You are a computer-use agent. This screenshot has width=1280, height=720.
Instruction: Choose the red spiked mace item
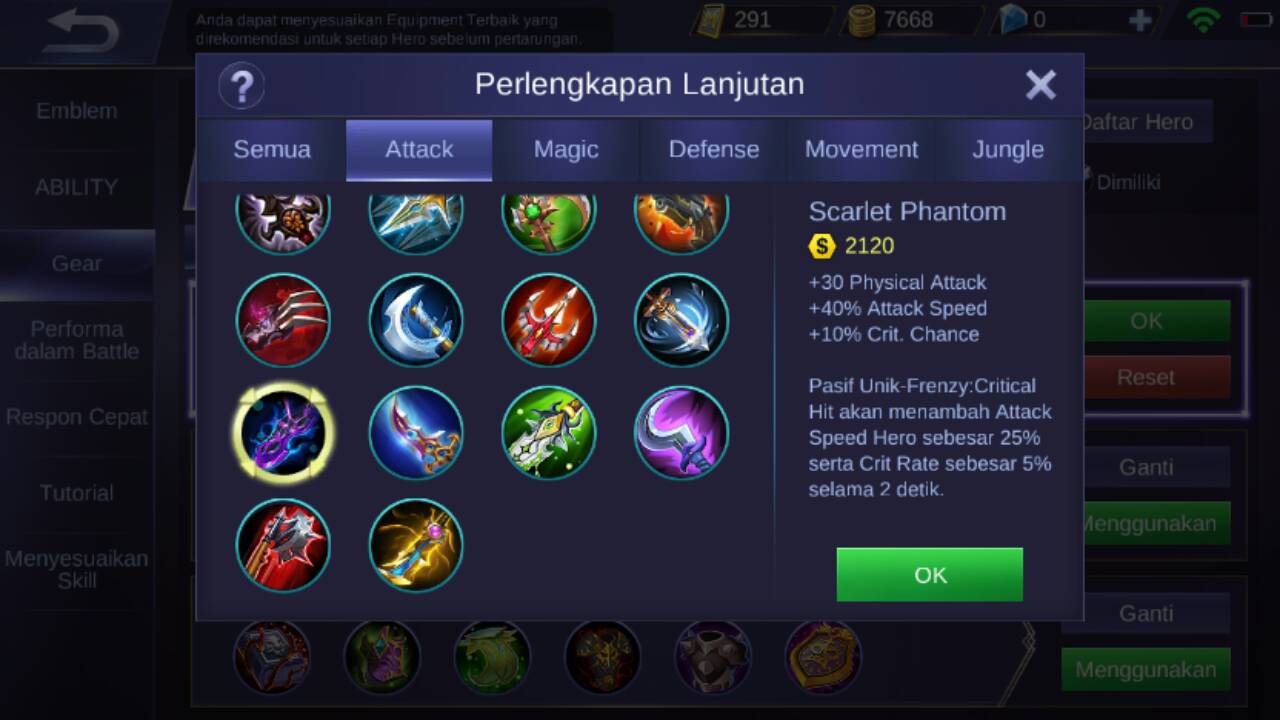click(283, 546)
